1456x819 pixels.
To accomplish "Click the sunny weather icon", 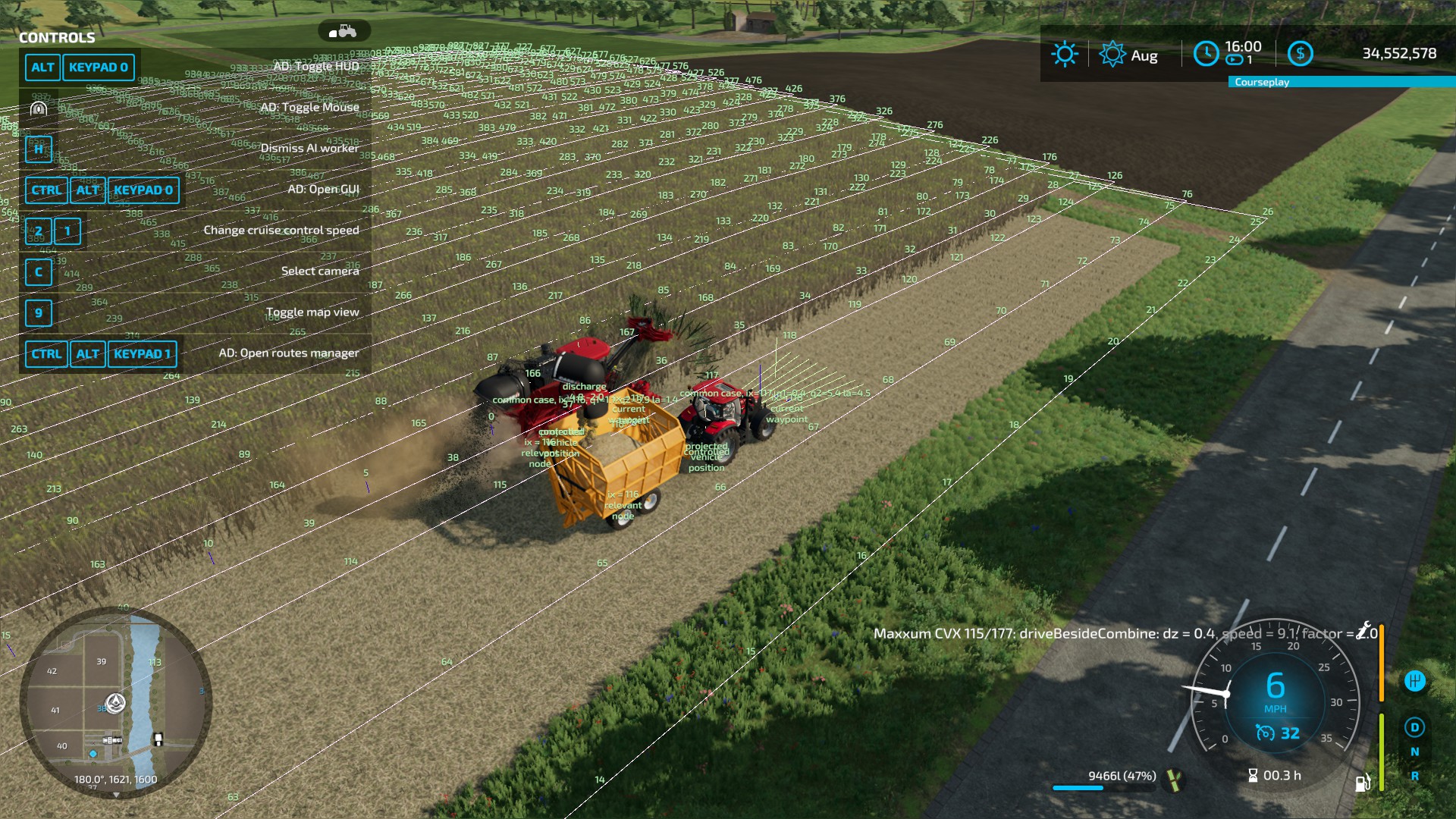I will click(x=1065, y=52).
